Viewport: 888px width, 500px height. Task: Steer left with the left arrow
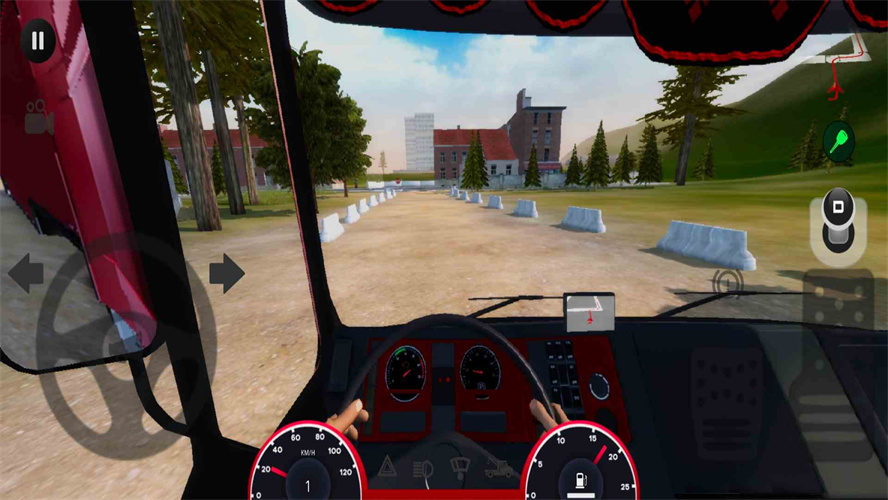point(26,273)
